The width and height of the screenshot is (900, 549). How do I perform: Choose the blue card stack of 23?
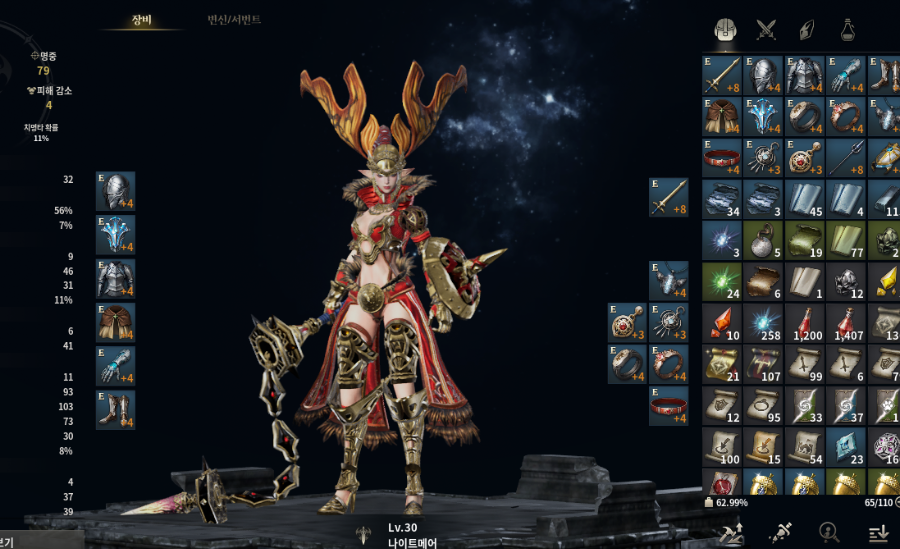tap(846, 446)
